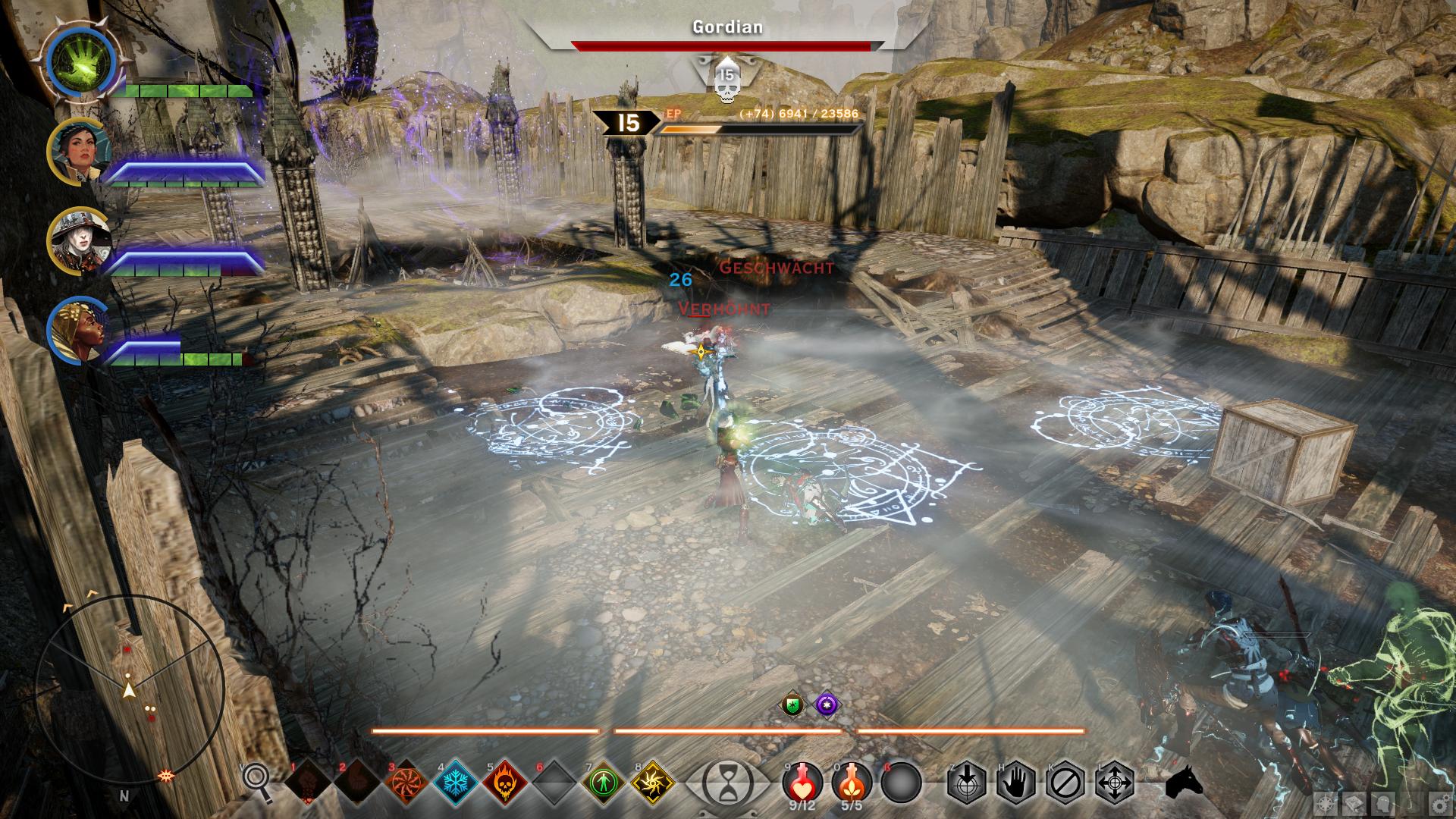
Task: Open settings with the gear icon
Action: point(1438,805)
